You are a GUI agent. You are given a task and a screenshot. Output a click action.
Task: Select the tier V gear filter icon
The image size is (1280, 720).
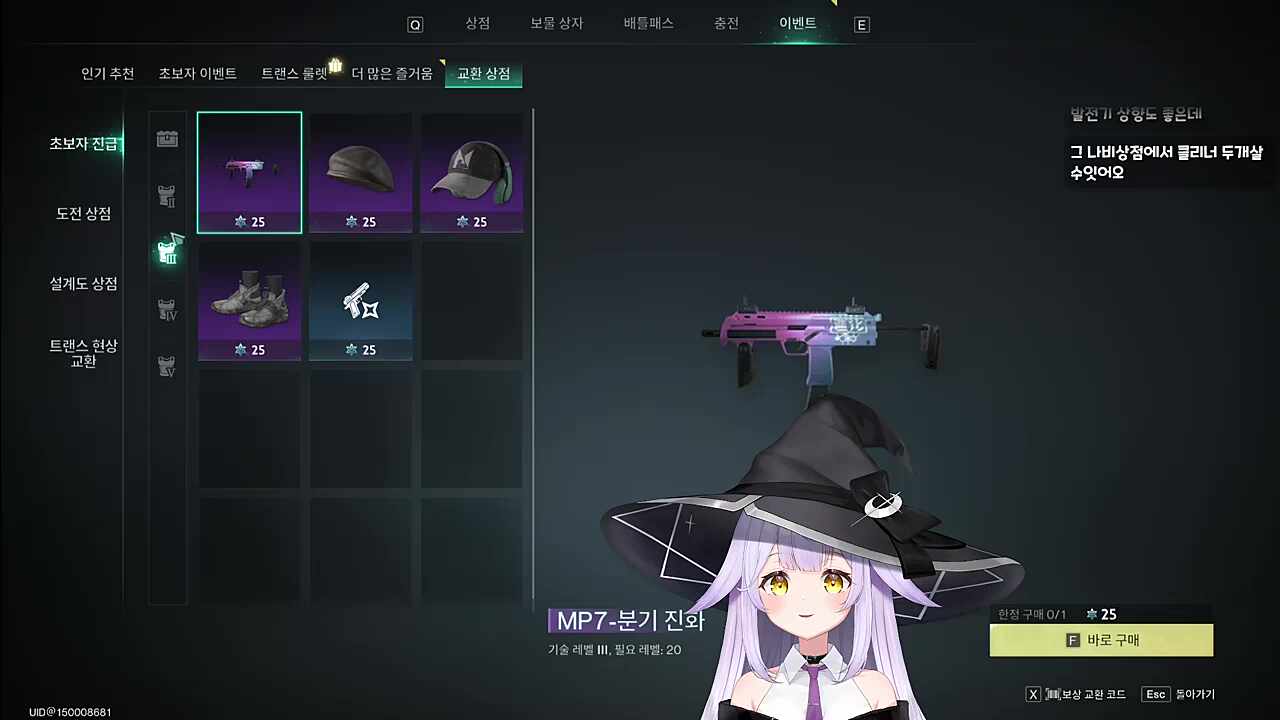167,366
